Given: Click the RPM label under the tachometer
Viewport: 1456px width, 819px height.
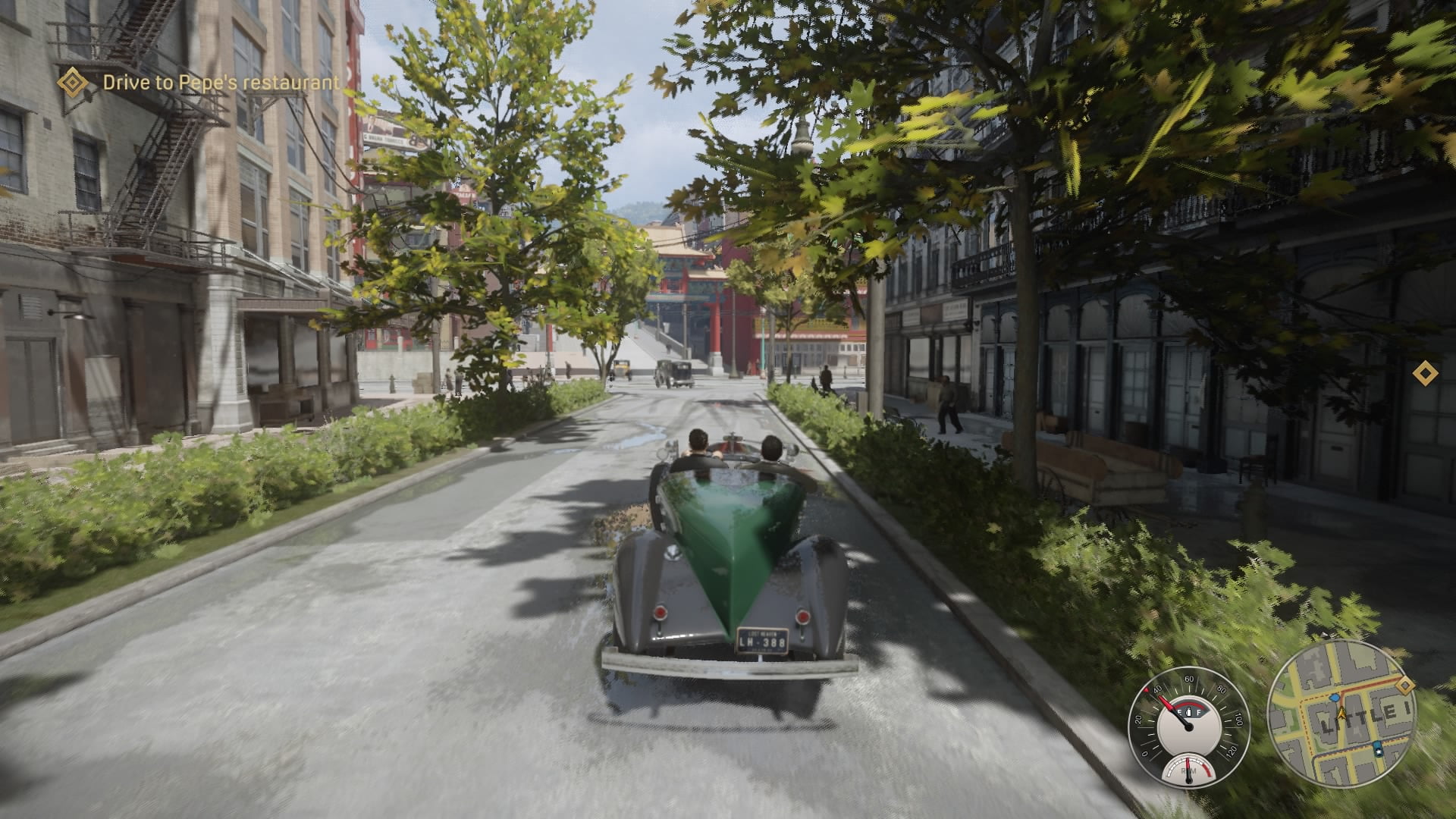Looking at the screenshot, I should pyautogui.click(x=1190, y=772).
